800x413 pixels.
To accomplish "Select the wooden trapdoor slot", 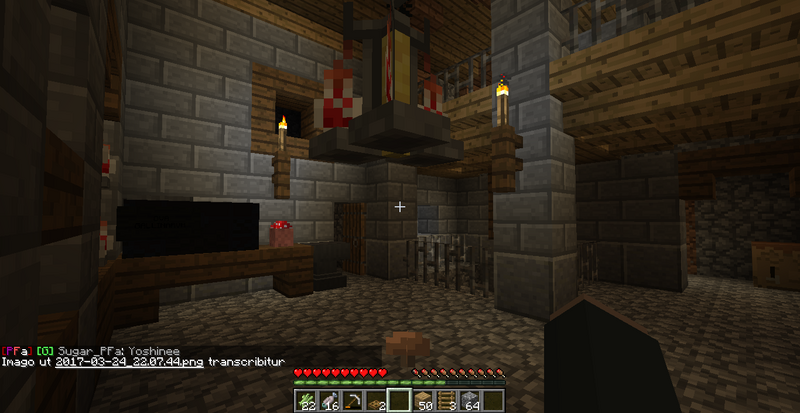I will pyautogui.click(x=376, y=401).
